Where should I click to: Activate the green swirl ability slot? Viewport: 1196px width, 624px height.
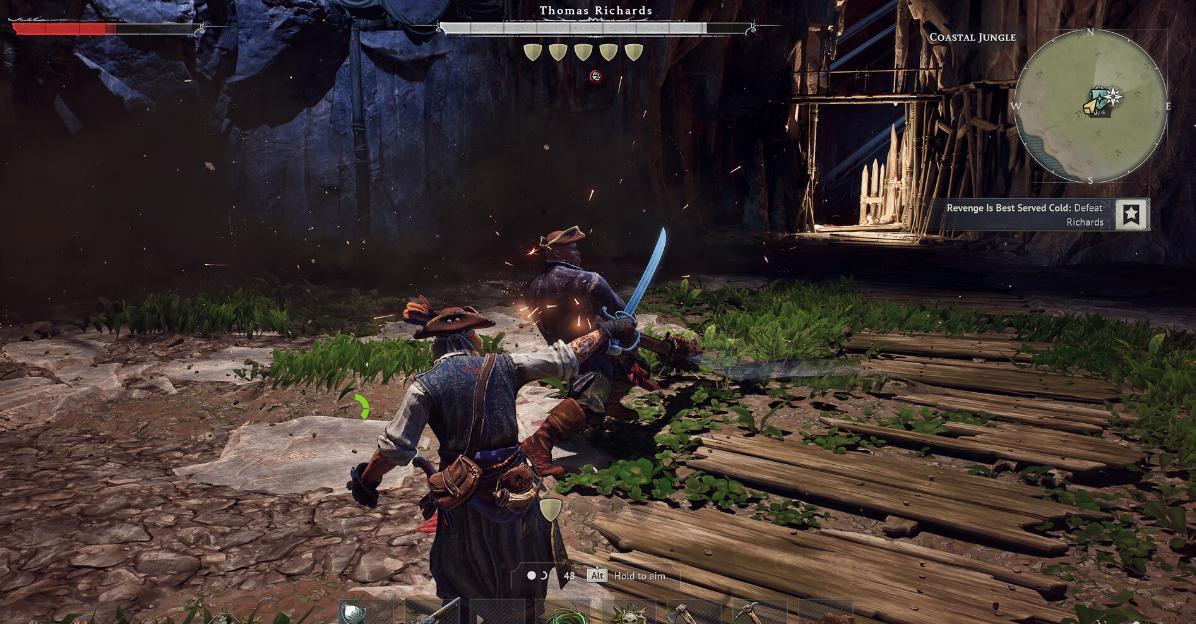click(561, 613)
